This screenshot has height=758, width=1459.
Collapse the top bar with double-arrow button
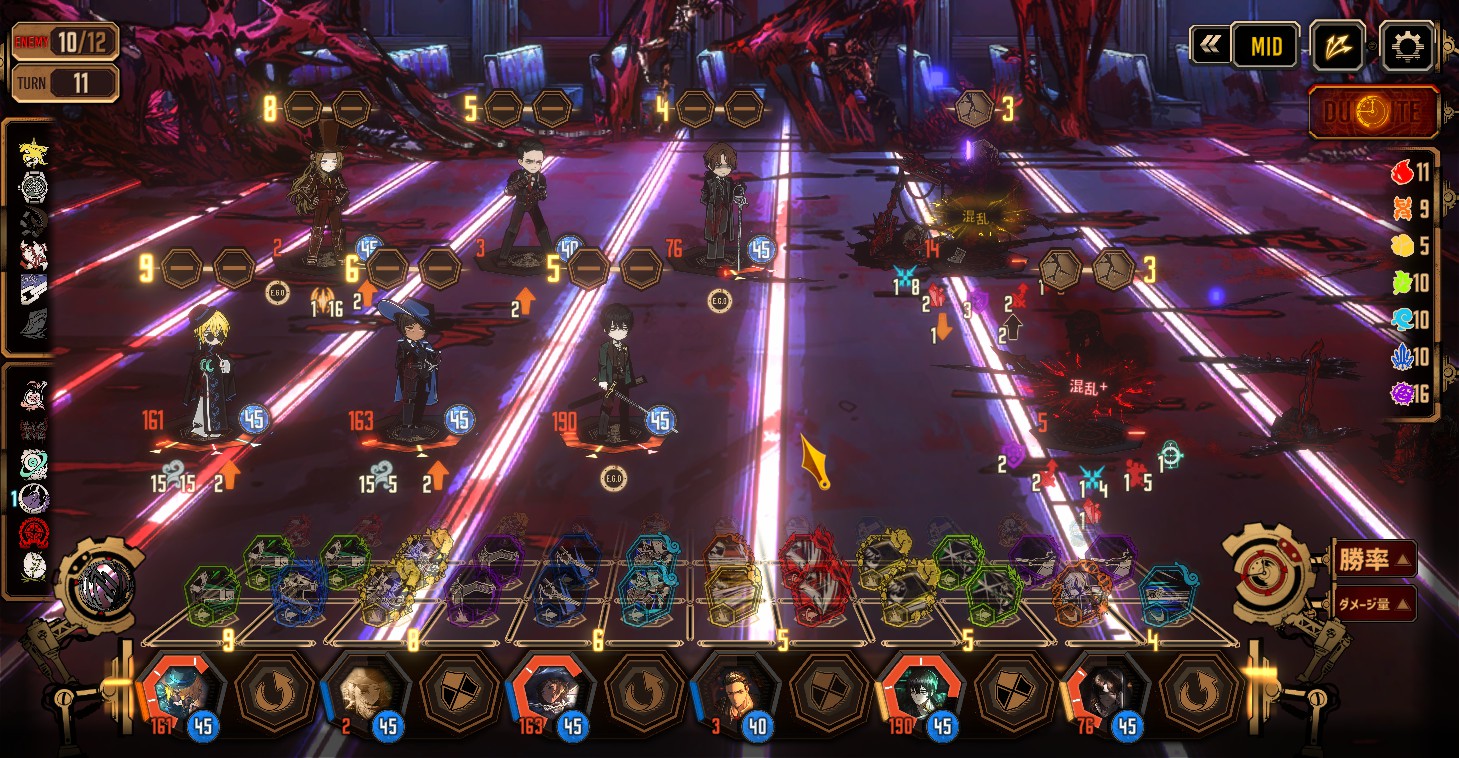coord(1210,45)
